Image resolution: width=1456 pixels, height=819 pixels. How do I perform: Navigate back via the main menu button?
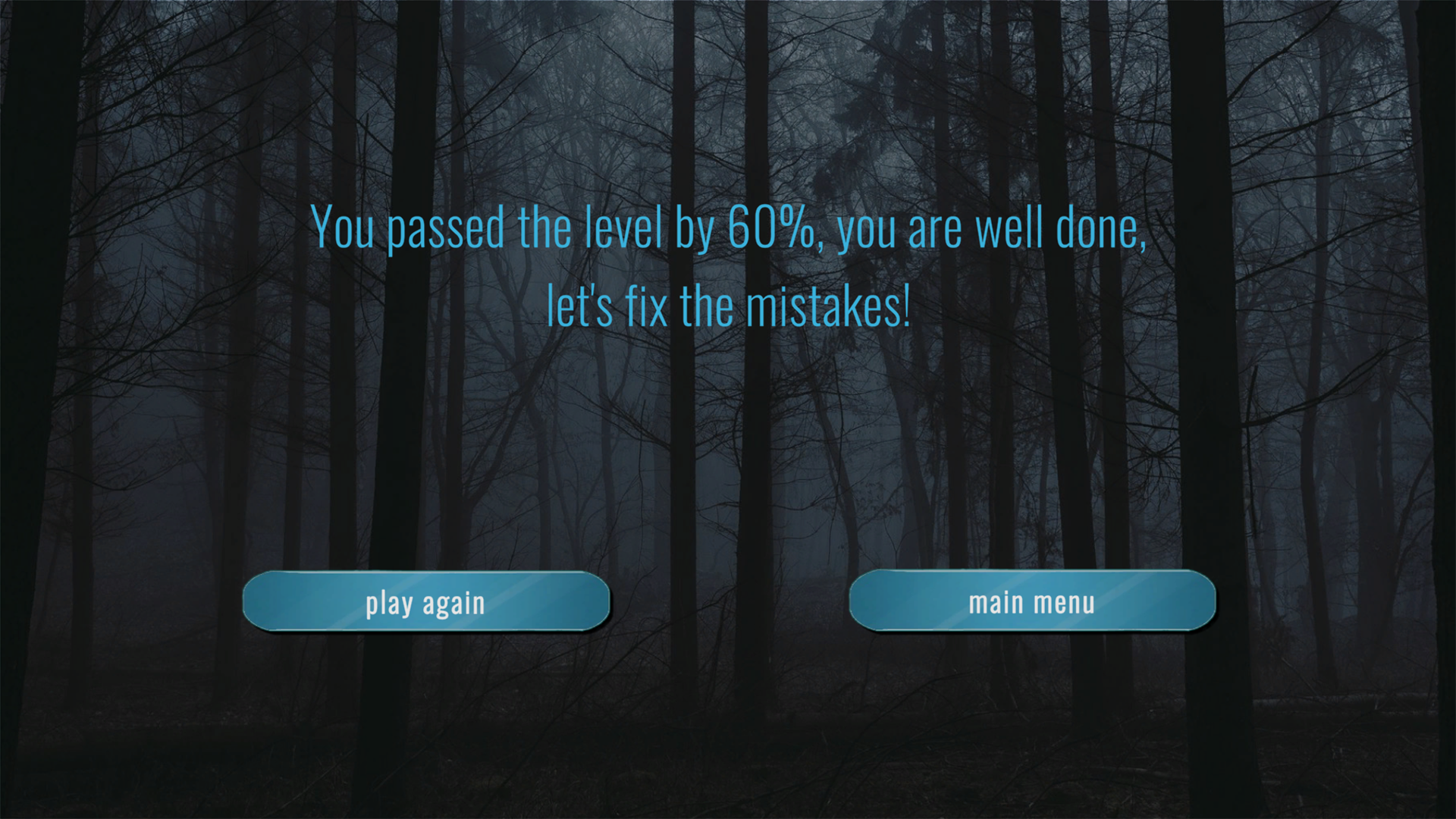coord(1033,601)
